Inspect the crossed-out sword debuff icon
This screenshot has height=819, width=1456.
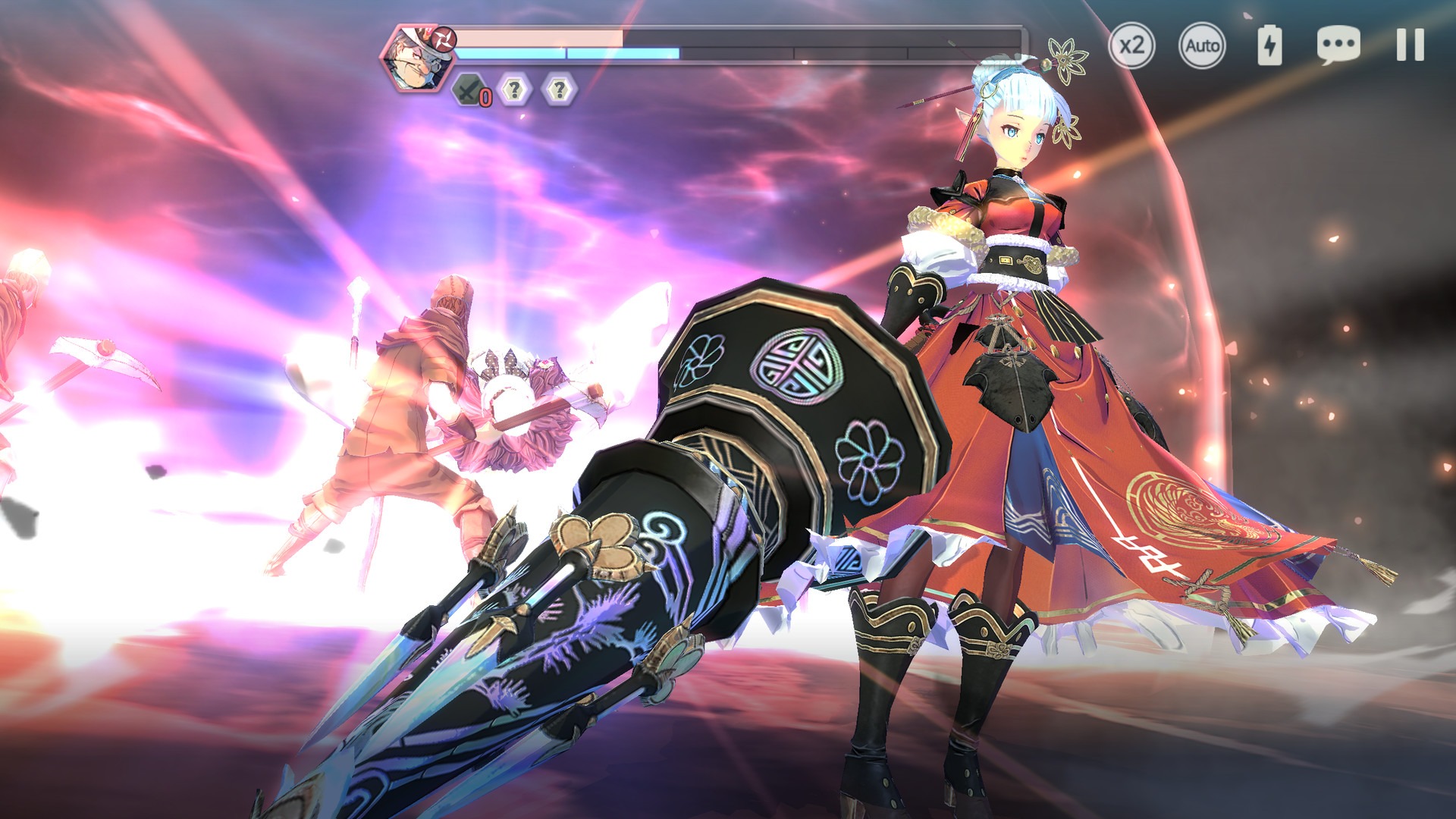(470, 90)
